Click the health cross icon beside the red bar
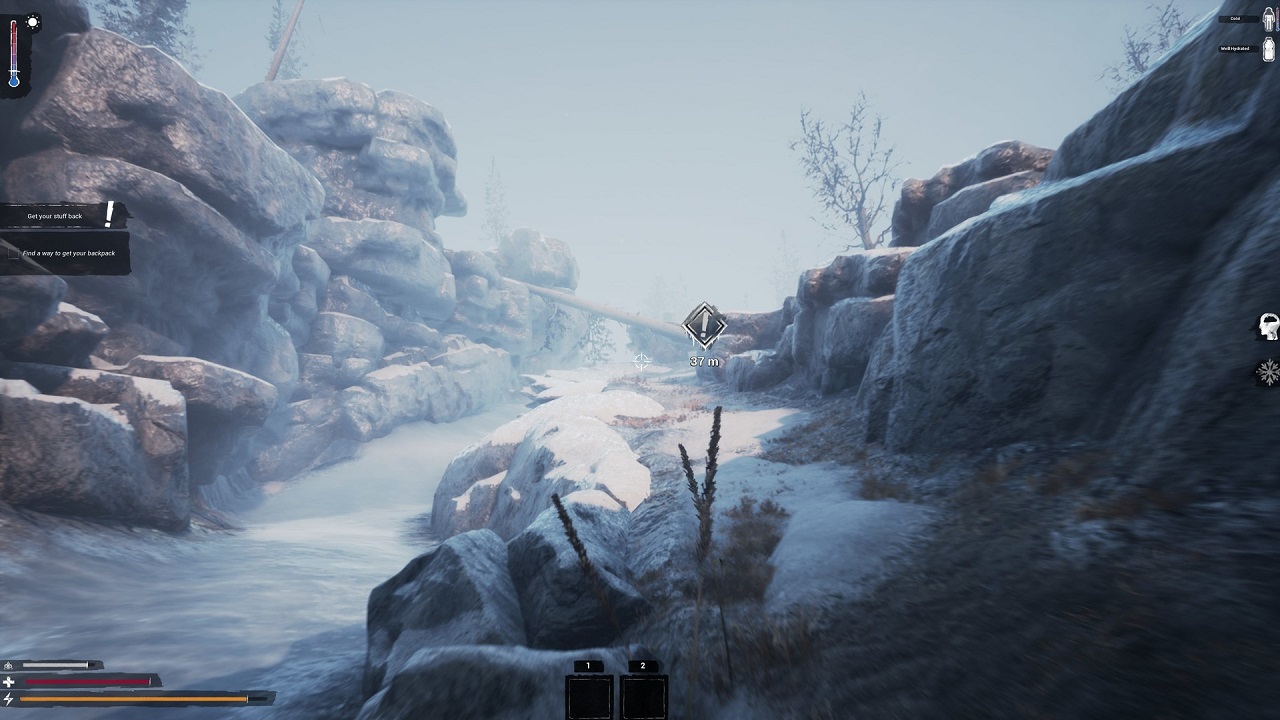The image size is (1280, 720). pos(8,680)
